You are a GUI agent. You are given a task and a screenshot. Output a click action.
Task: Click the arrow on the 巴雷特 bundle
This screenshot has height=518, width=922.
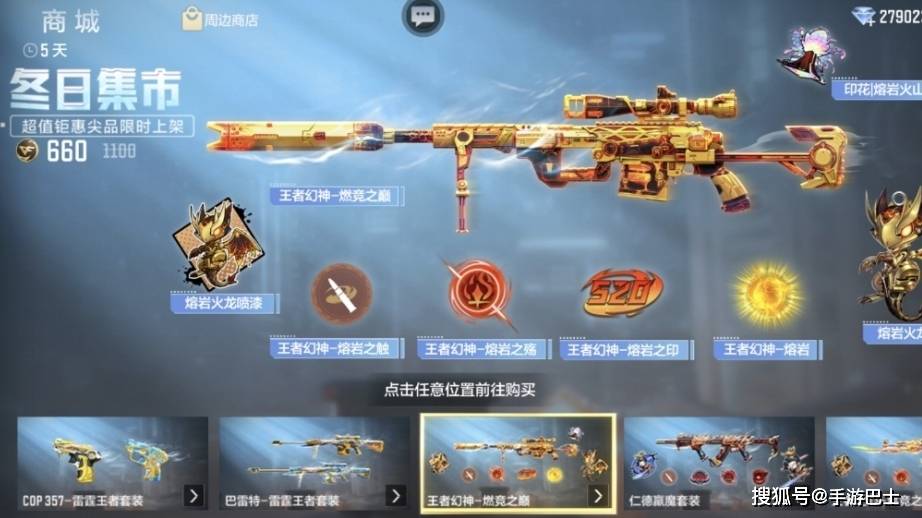tap(396, 495)
